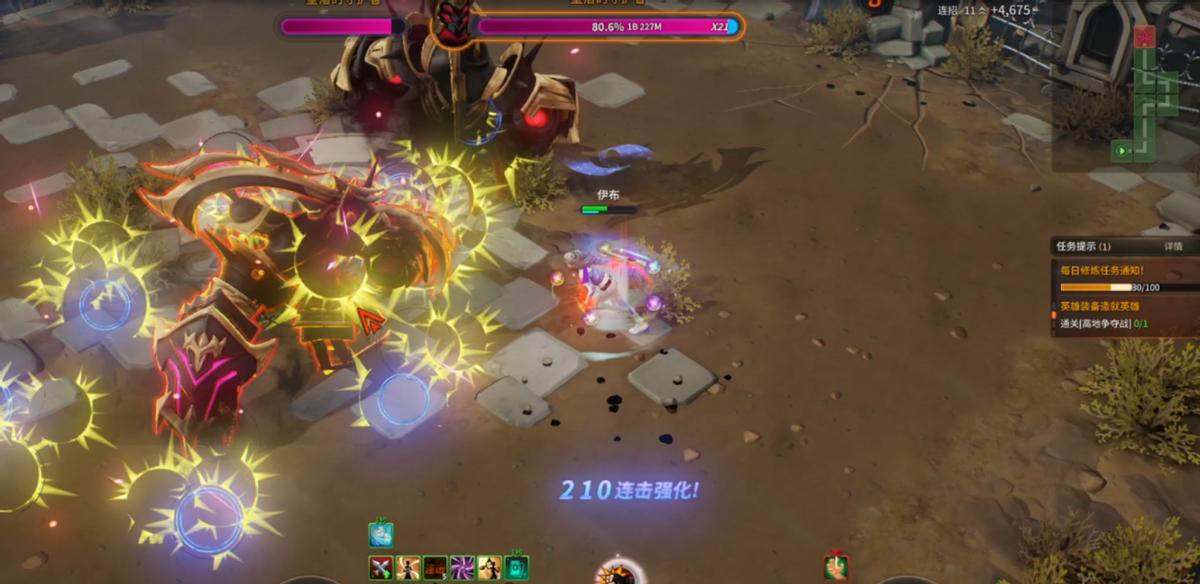Use the white whirlwind fighter skill
This screenshot has width=1200, height=584.
tap(408, 568)
